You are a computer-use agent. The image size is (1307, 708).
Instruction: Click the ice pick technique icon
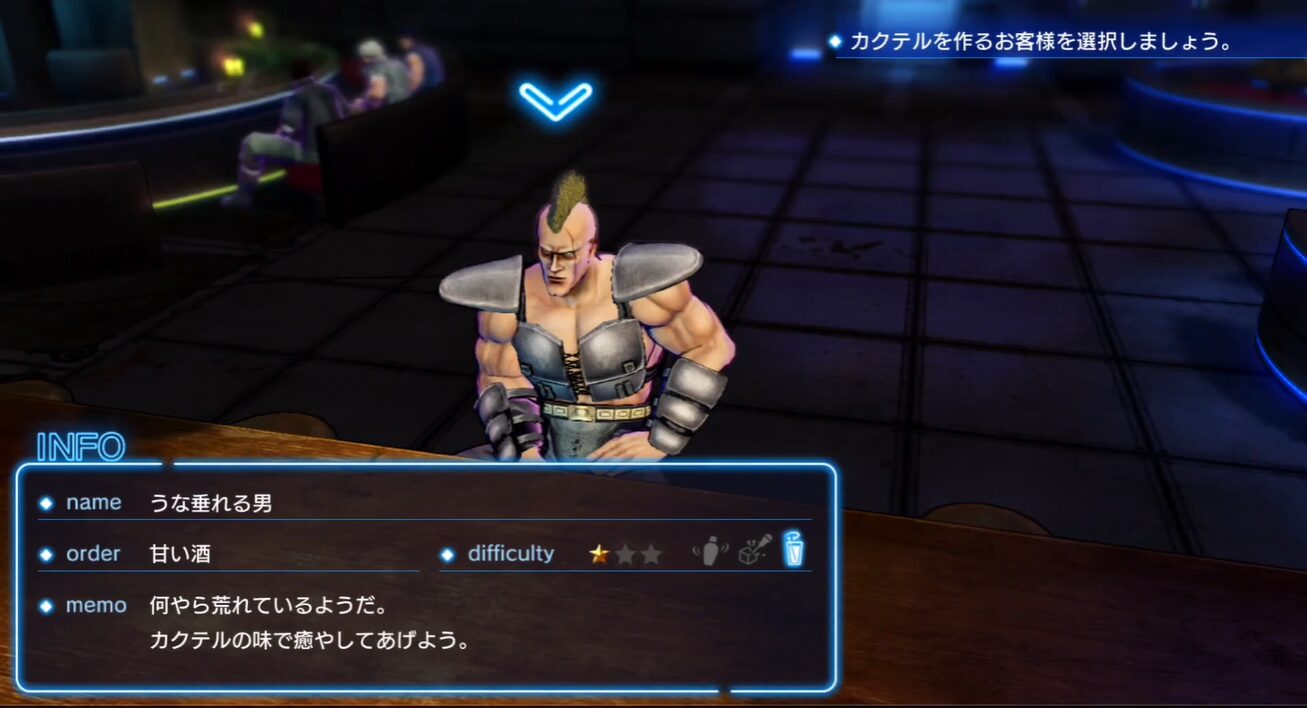[753, 550]
